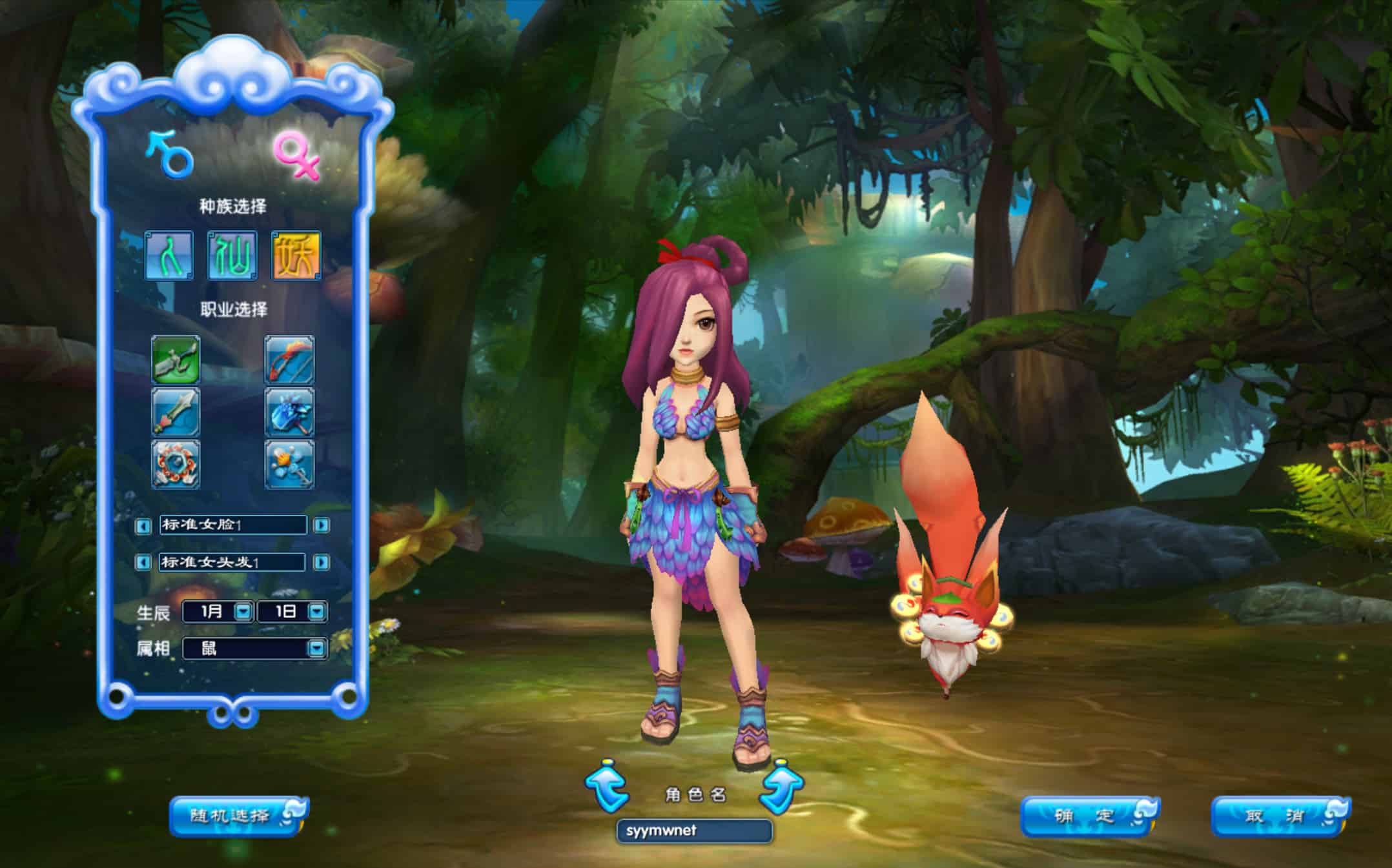This screenshot has width=1392, height=868.
Task: Open the birth day dropdown
Action: (316, 611)
